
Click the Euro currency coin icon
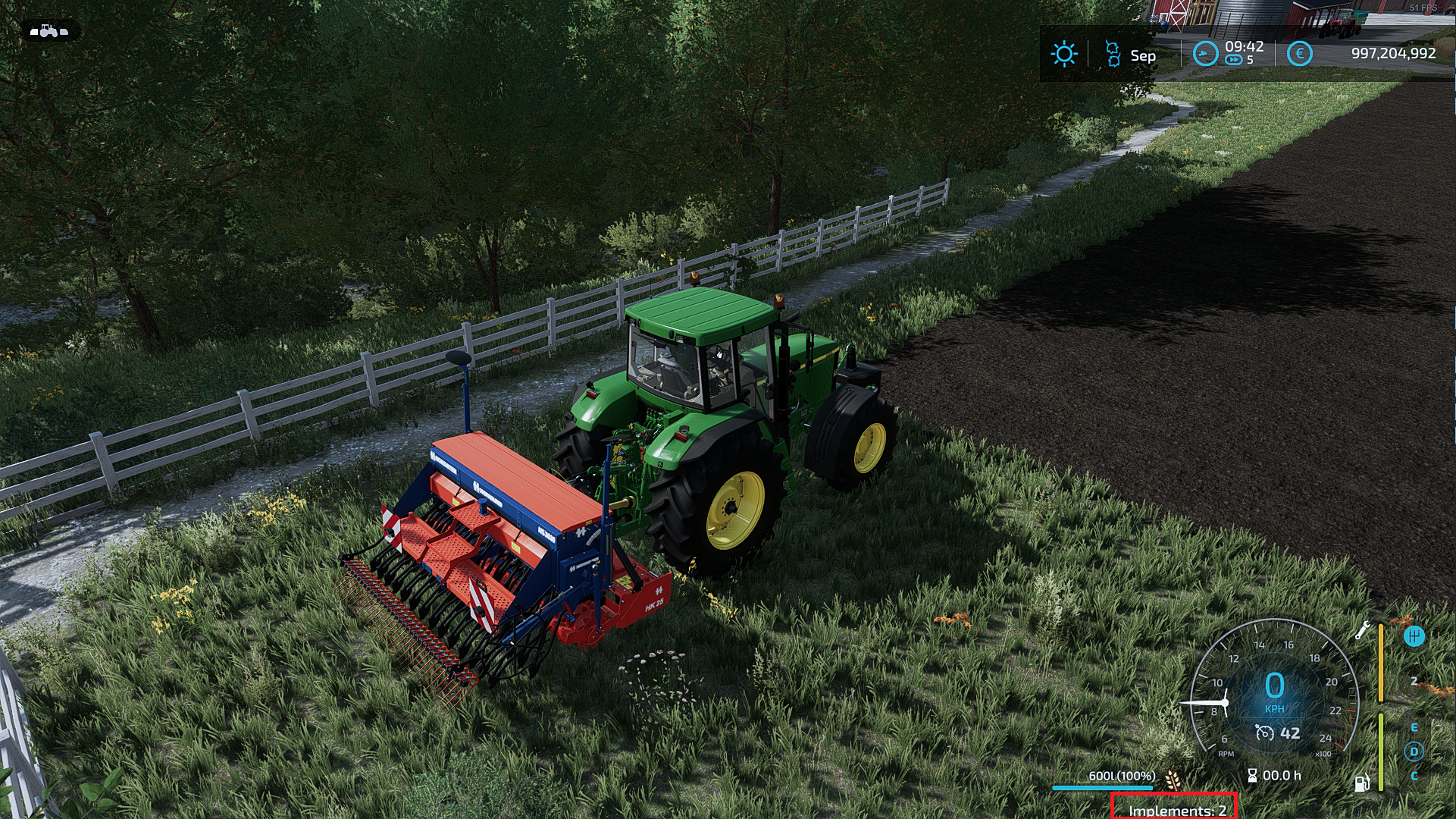pos(1299,54)
